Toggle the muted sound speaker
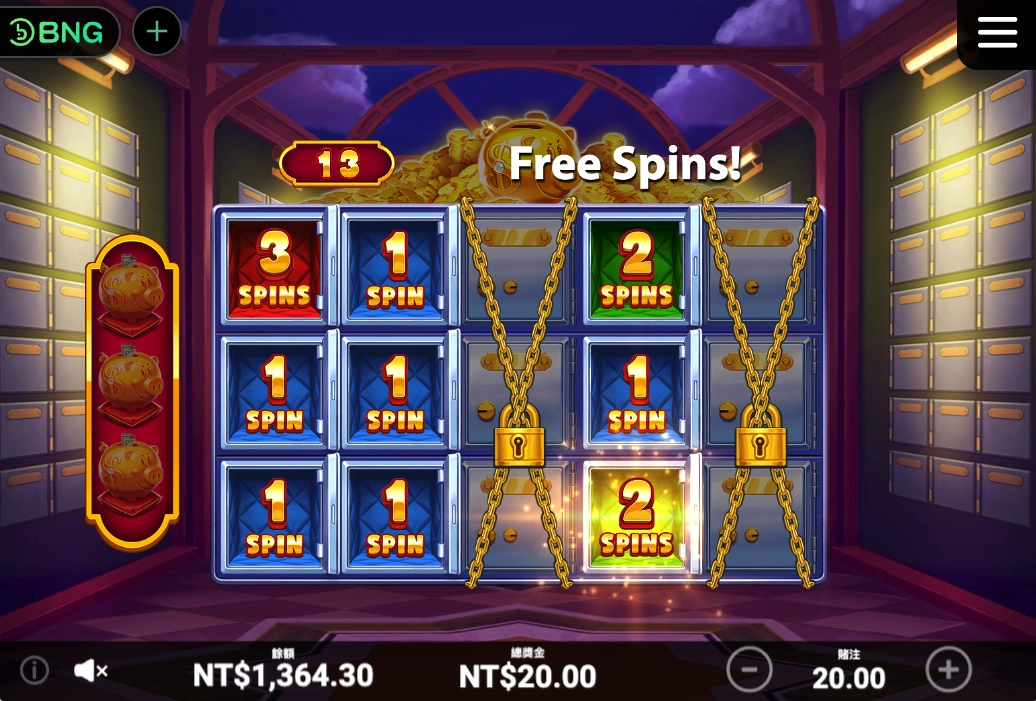The image size is (1036, 701). [x=90, y=670]
